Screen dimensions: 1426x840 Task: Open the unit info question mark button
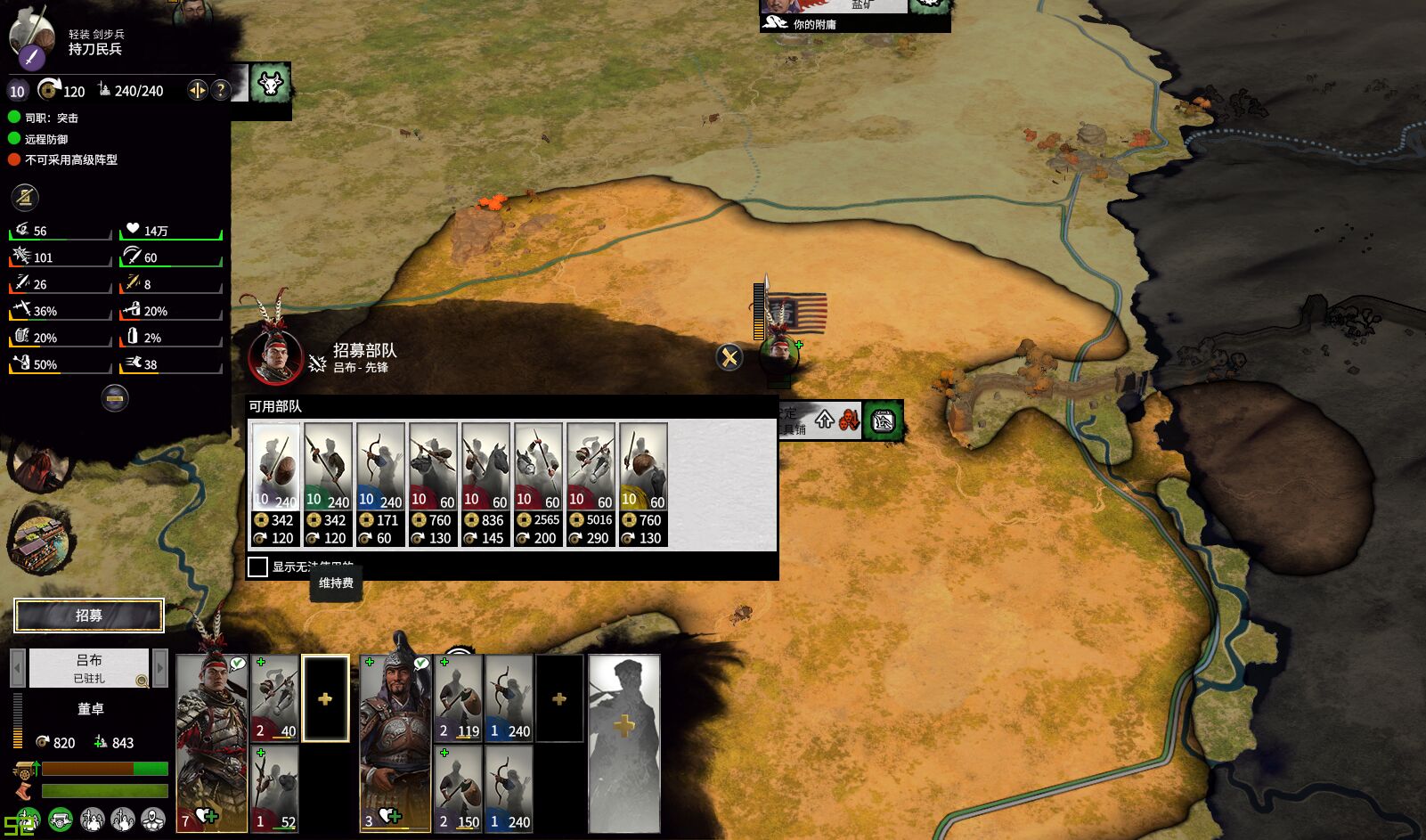[221, 90]
